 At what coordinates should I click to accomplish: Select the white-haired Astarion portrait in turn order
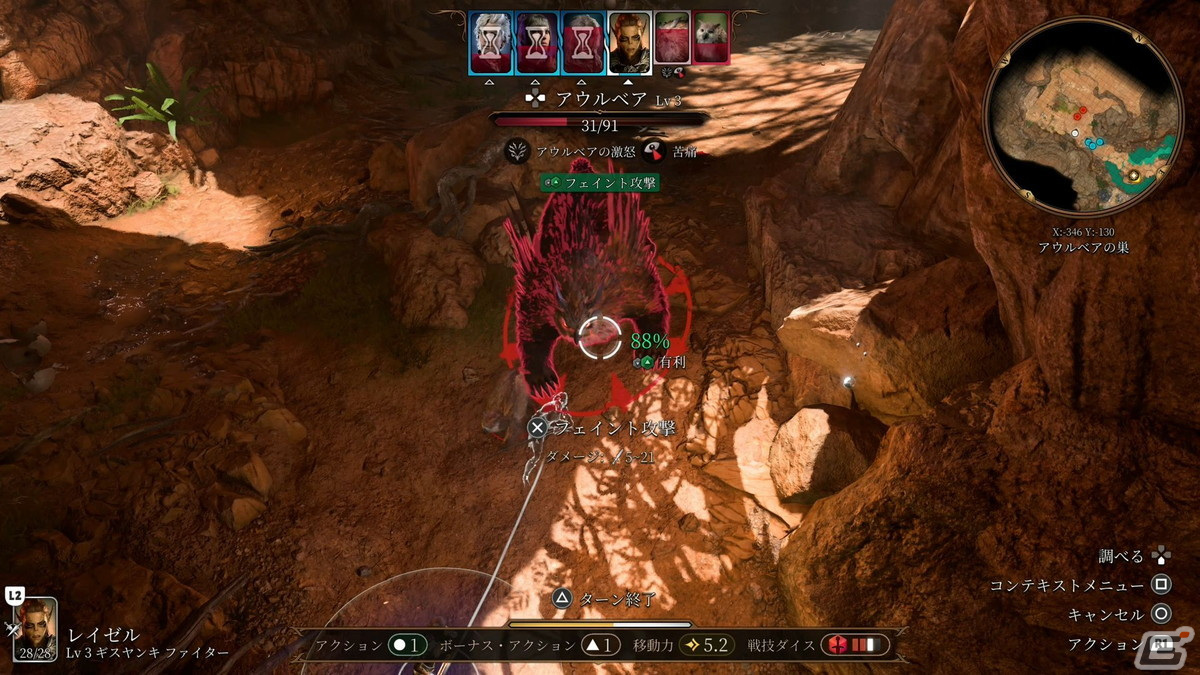point(491,43)
